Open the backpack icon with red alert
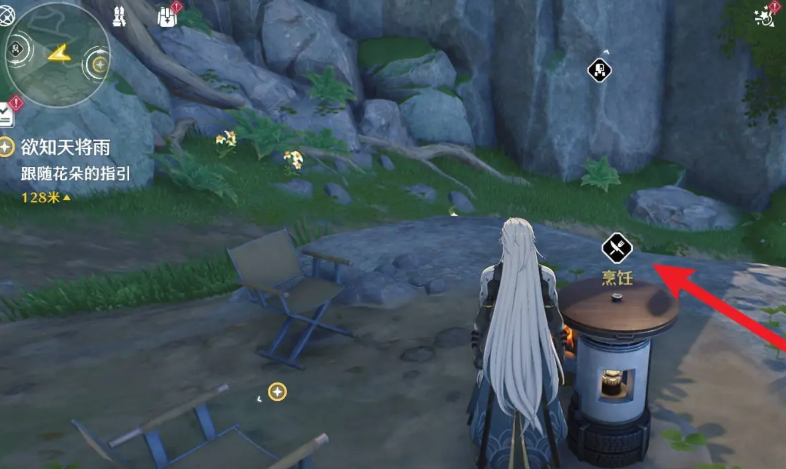The width and height of the screenshot is (786, 469). pos(167,15)
